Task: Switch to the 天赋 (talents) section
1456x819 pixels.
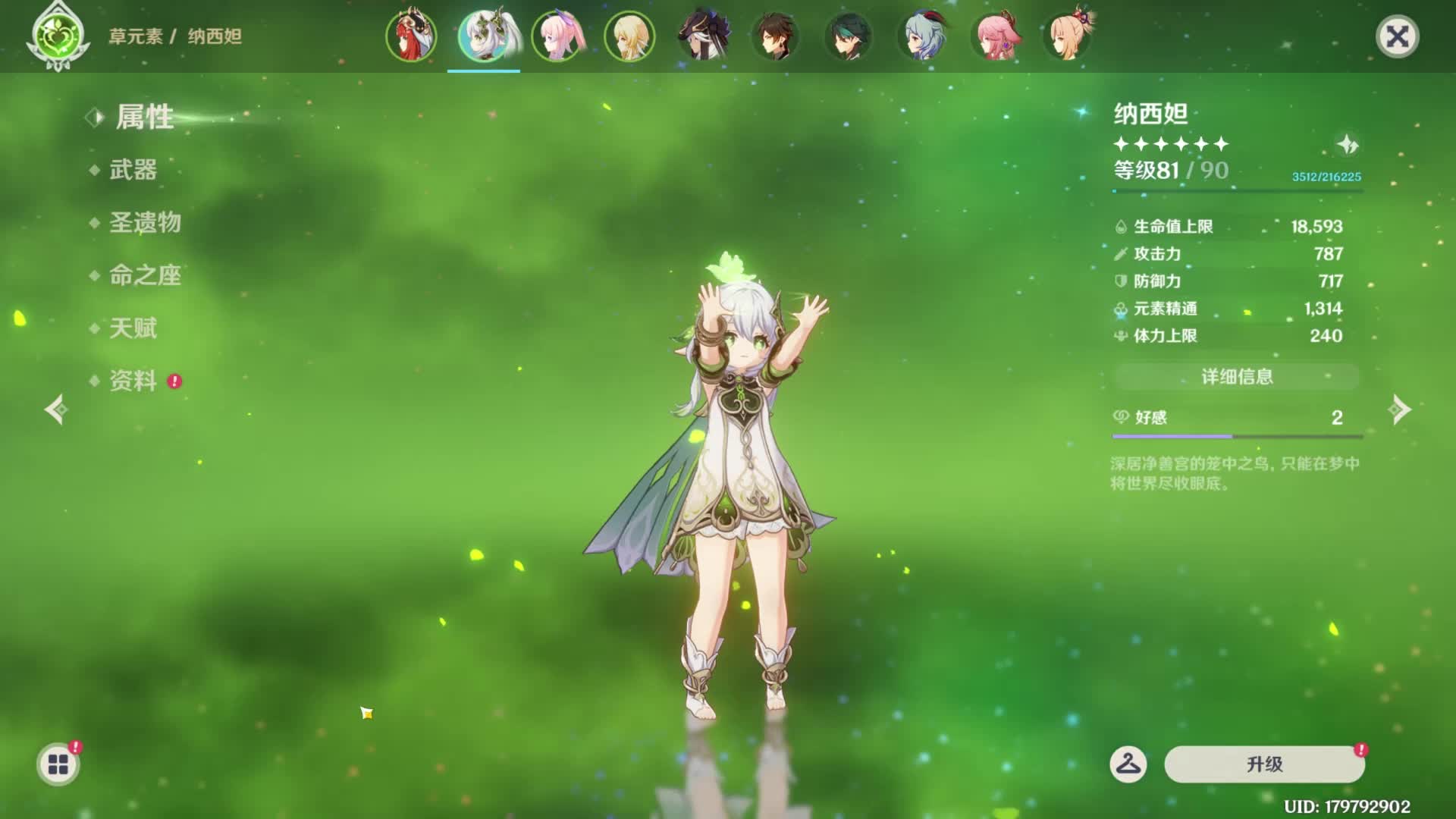Action: [x=133, y=328]
